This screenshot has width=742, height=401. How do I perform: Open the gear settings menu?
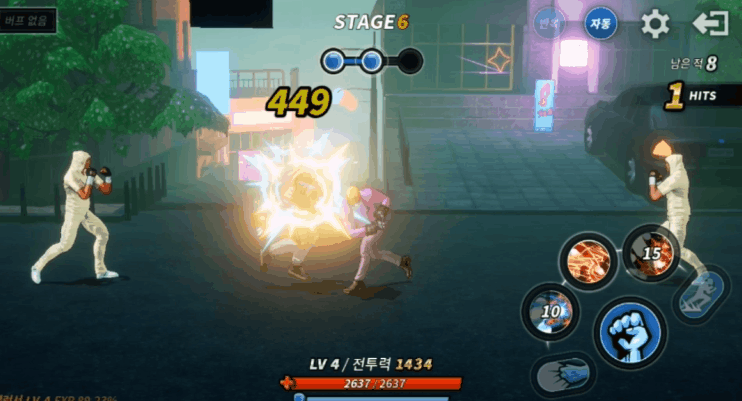pos(655,23)
